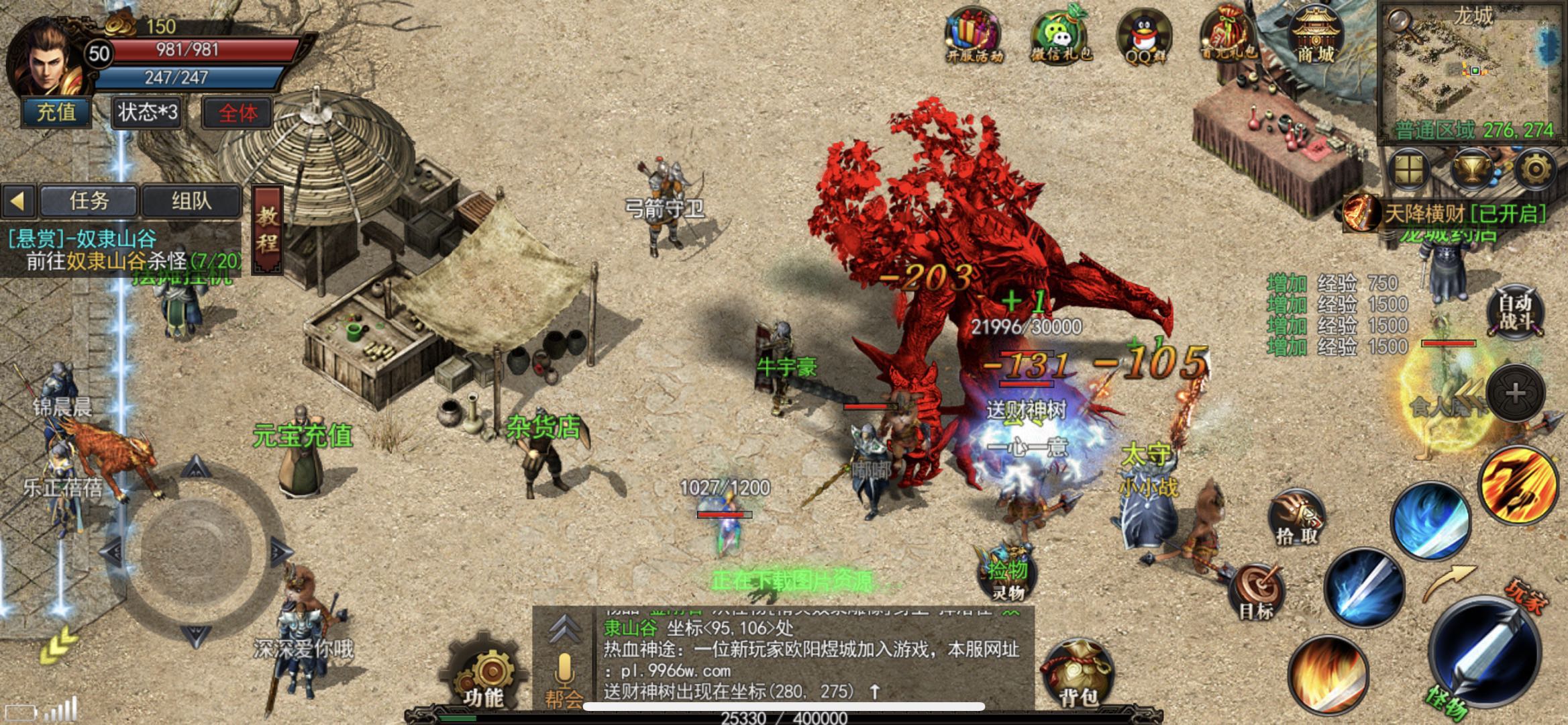Viewport: 1568px width, 725px height.
Task: Open the 背包 bag
Action: tap(1076, 675)
